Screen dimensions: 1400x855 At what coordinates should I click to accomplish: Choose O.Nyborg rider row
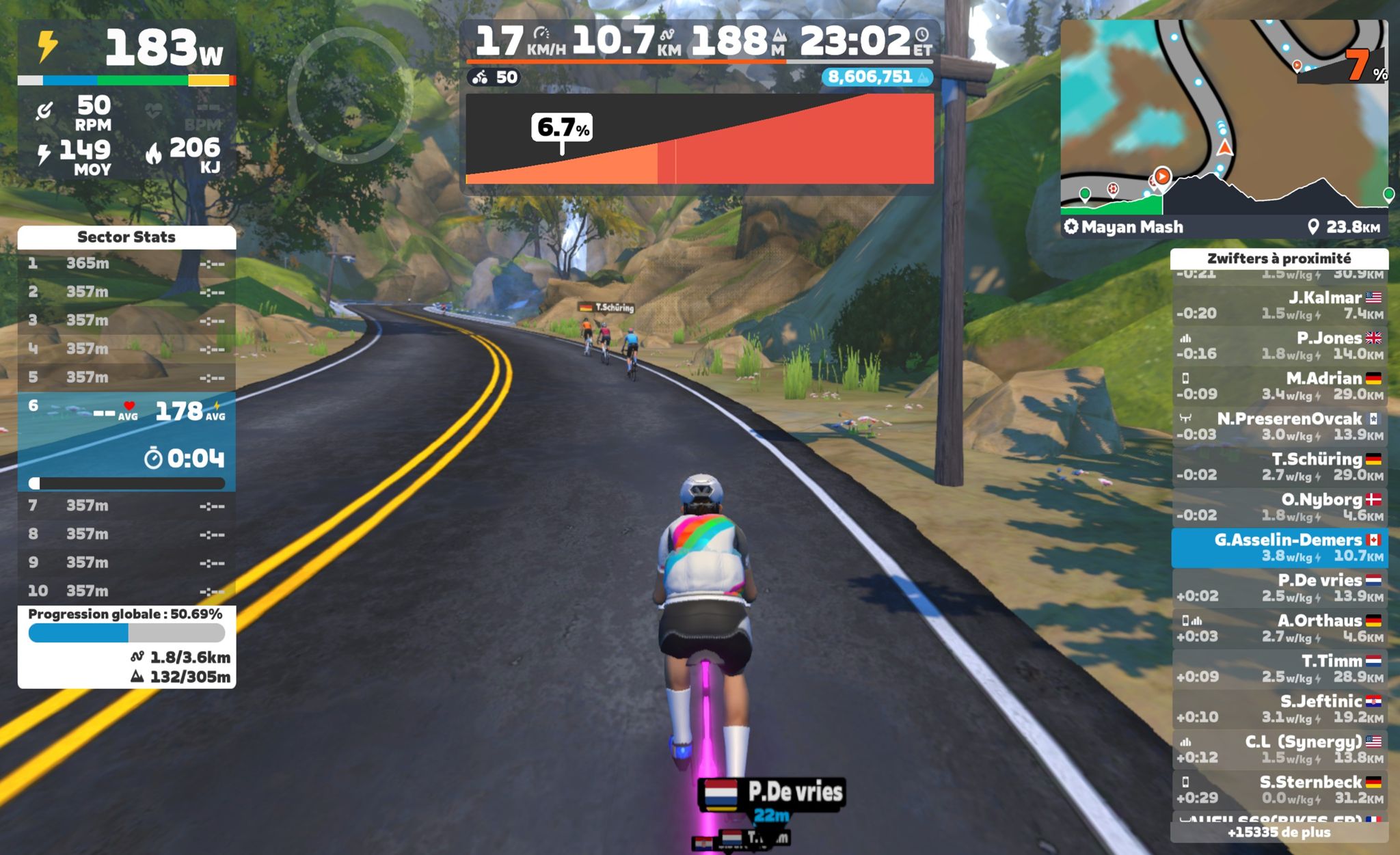click(x=1279, y=507)
